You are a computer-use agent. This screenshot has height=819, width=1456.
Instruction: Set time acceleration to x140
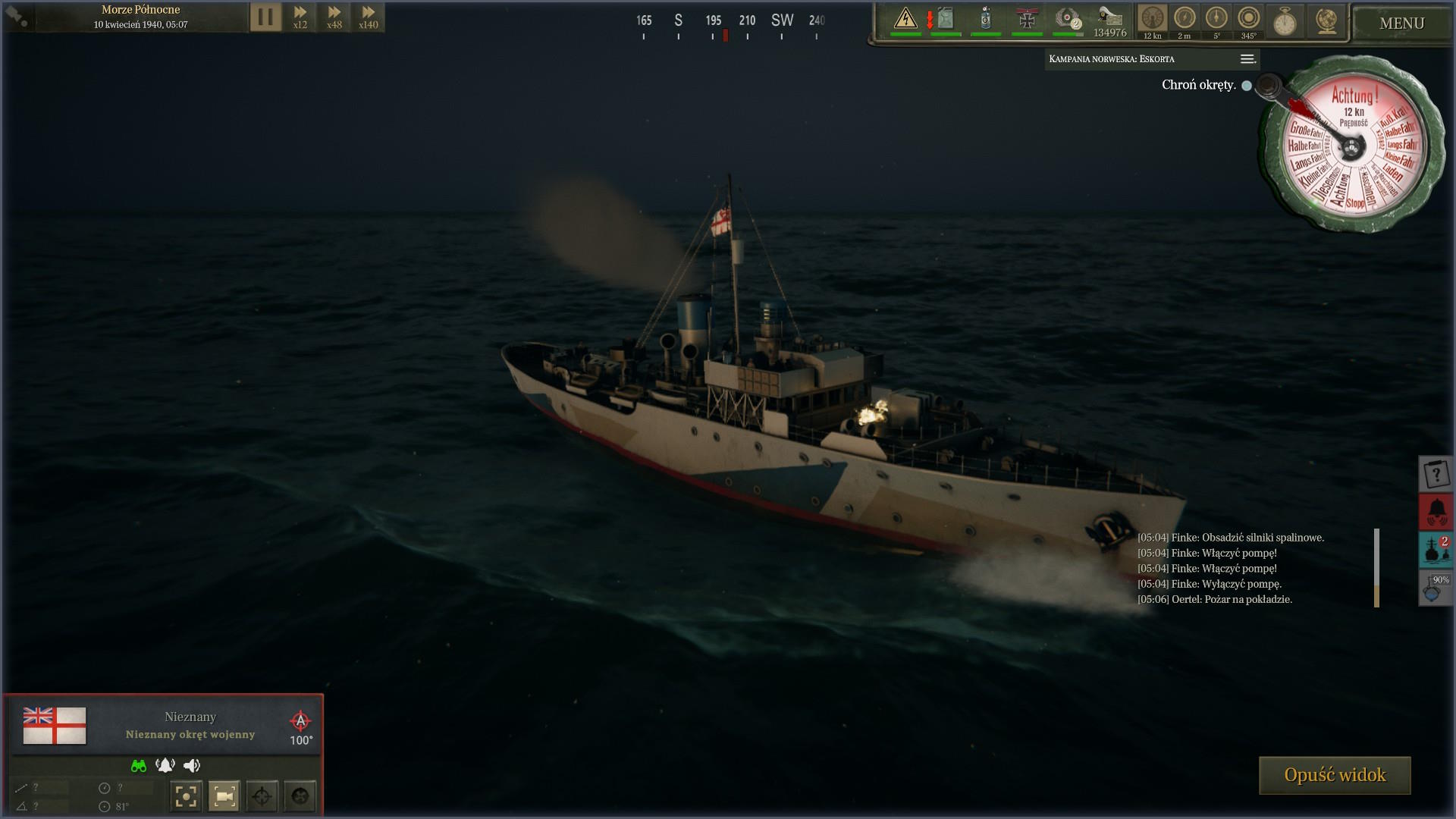pyautogui.click(x=369, y=17)
